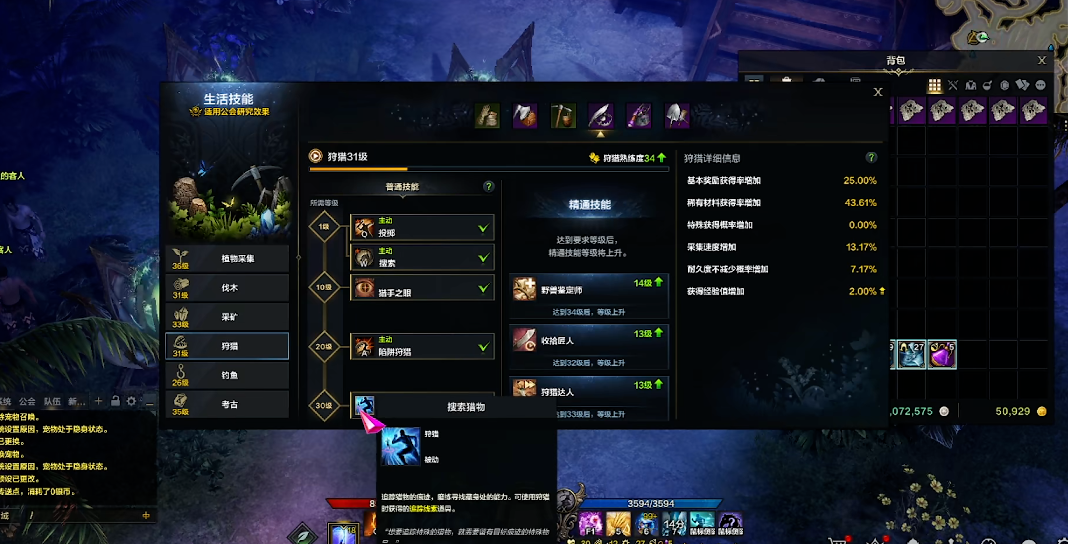Switch to 伐木 logging skill
This screenshot has width=1068, height=544.
[x=227, y=288]
